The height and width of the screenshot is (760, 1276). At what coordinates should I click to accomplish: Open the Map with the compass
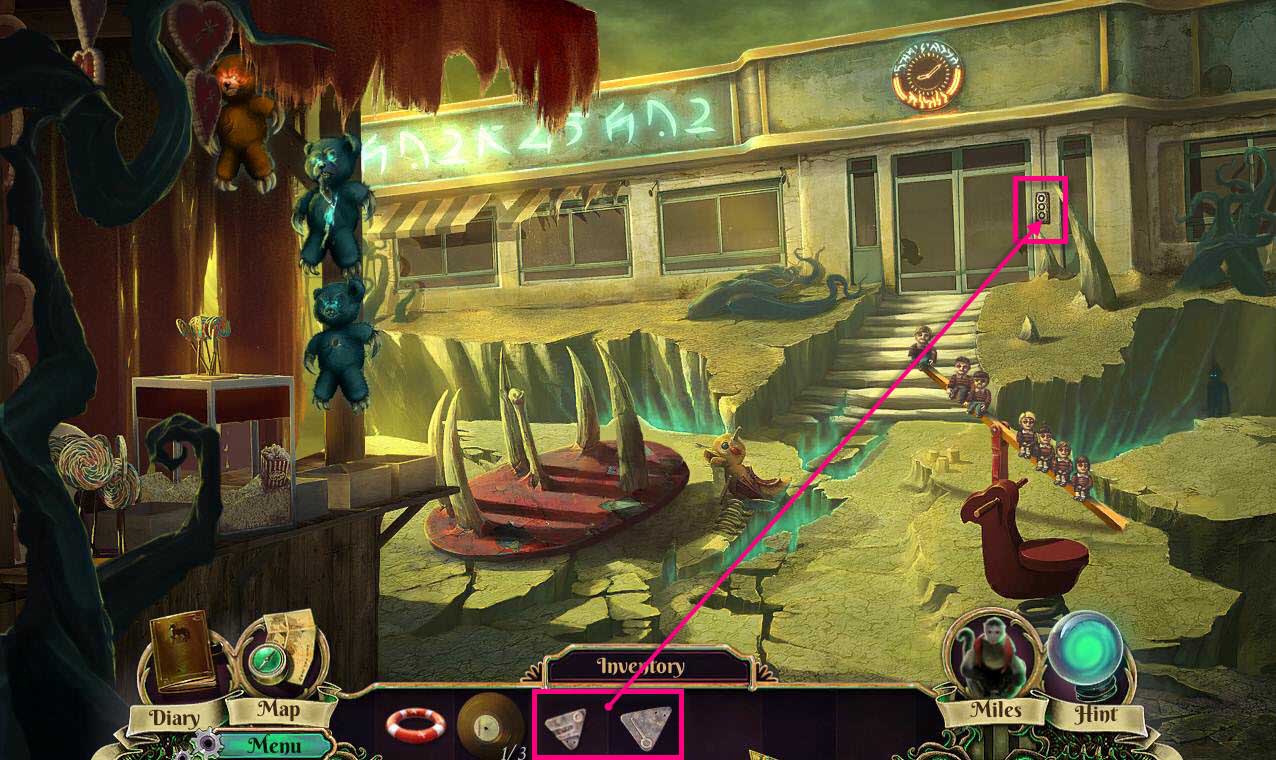(268, 656)
